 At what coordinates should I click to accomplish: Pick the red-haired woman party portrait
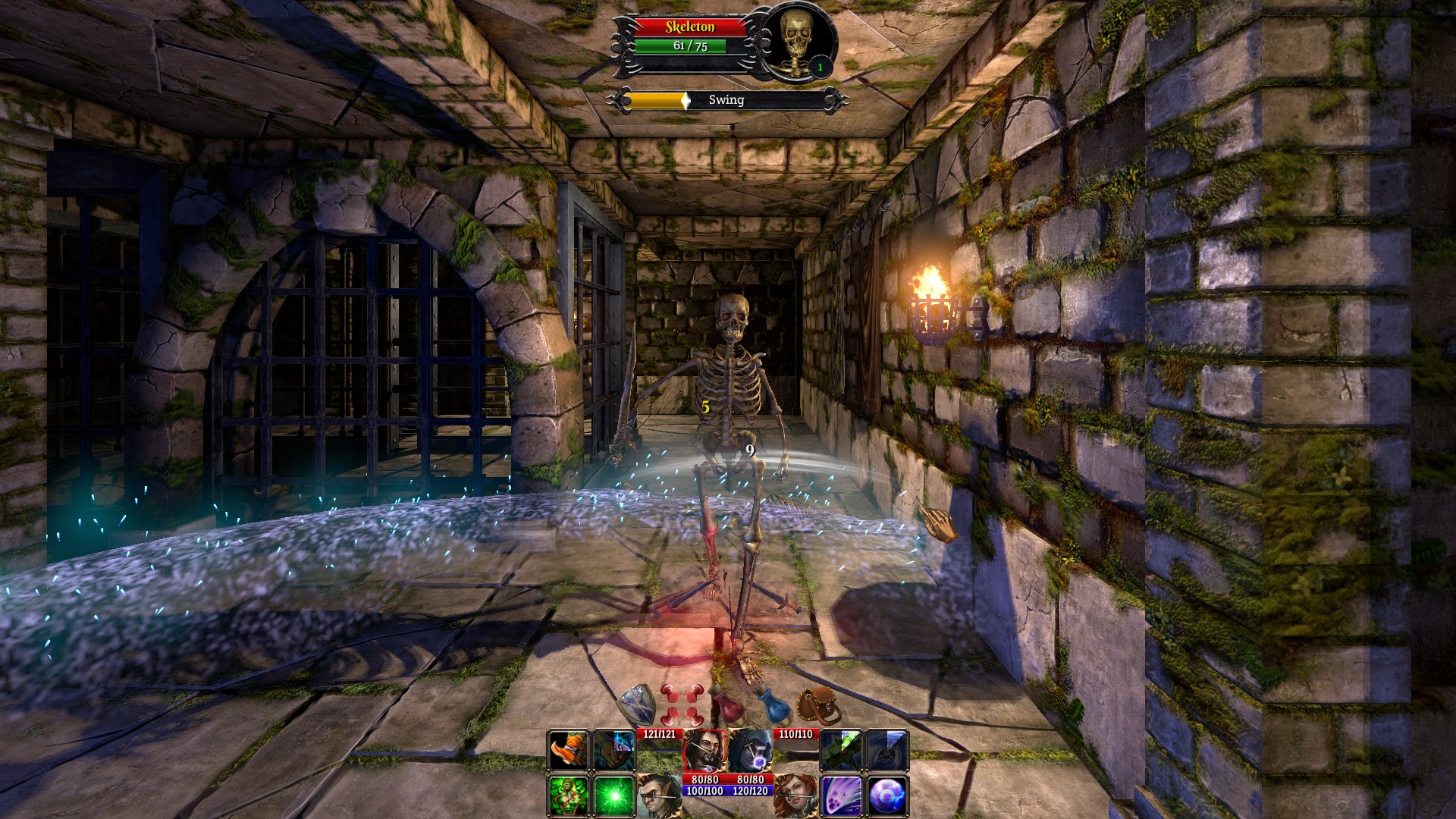click(x=795, y=795)
